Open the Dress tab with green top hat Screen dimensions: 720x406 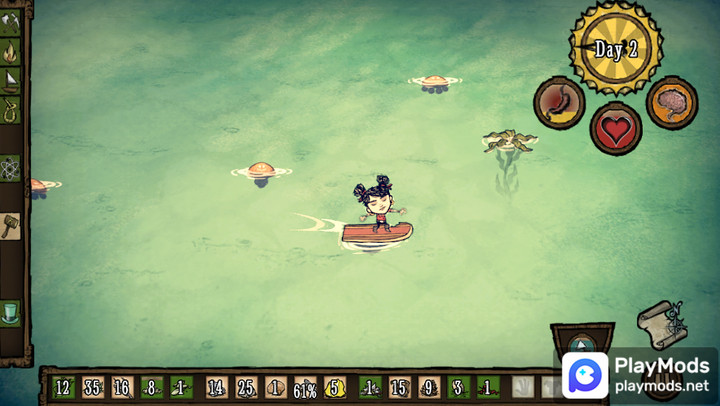(x=10, y=312)
